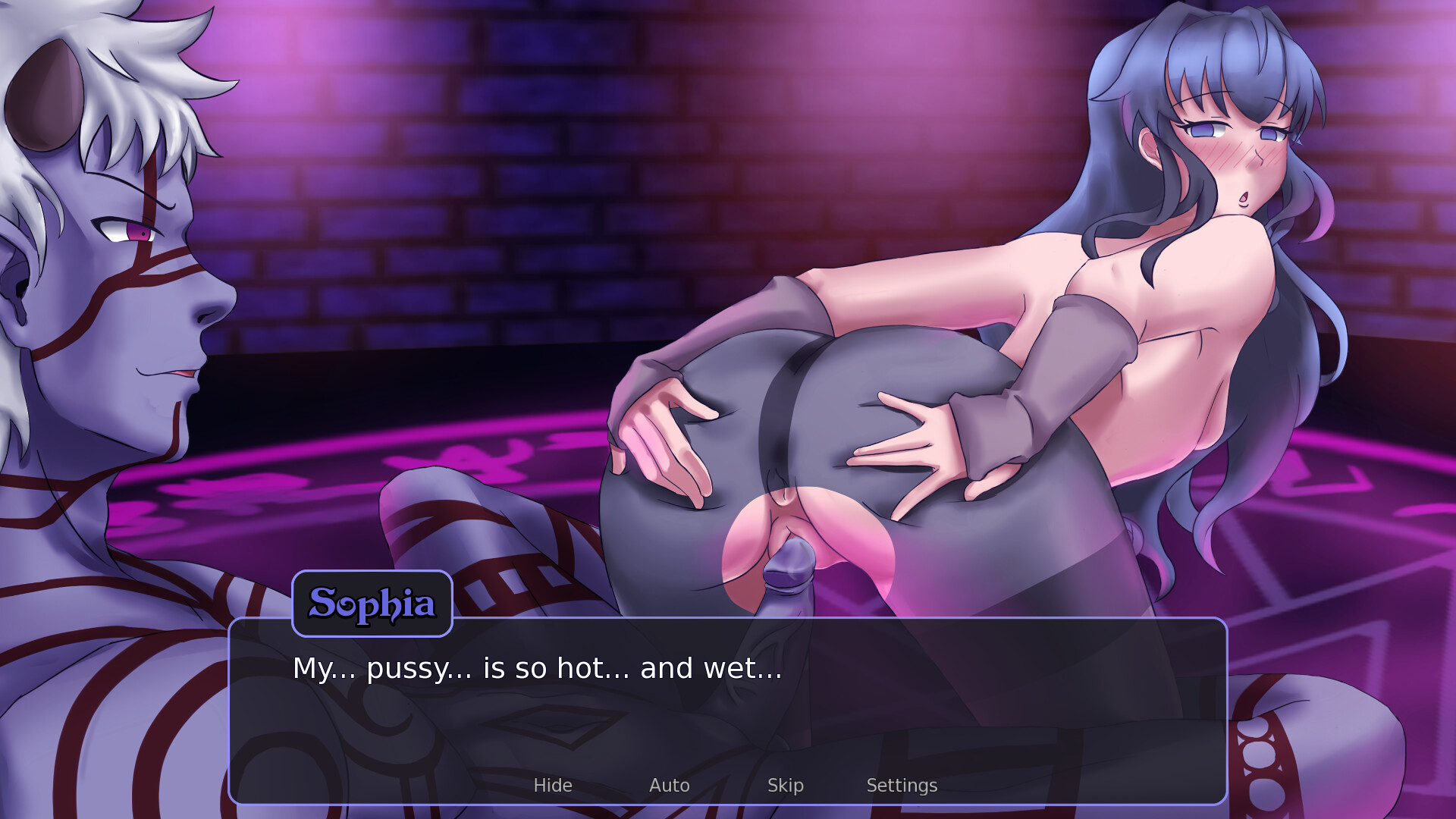Screen dimensions: 1456x819
Task: Tap the Auto label between Hide and Skip
Action: point(669,785)
